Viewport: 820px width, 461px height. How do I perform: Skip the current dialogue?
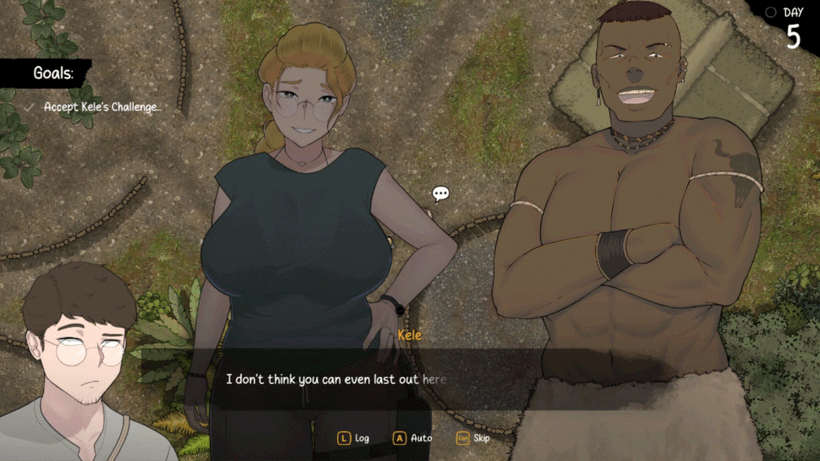tap(473, 438)
